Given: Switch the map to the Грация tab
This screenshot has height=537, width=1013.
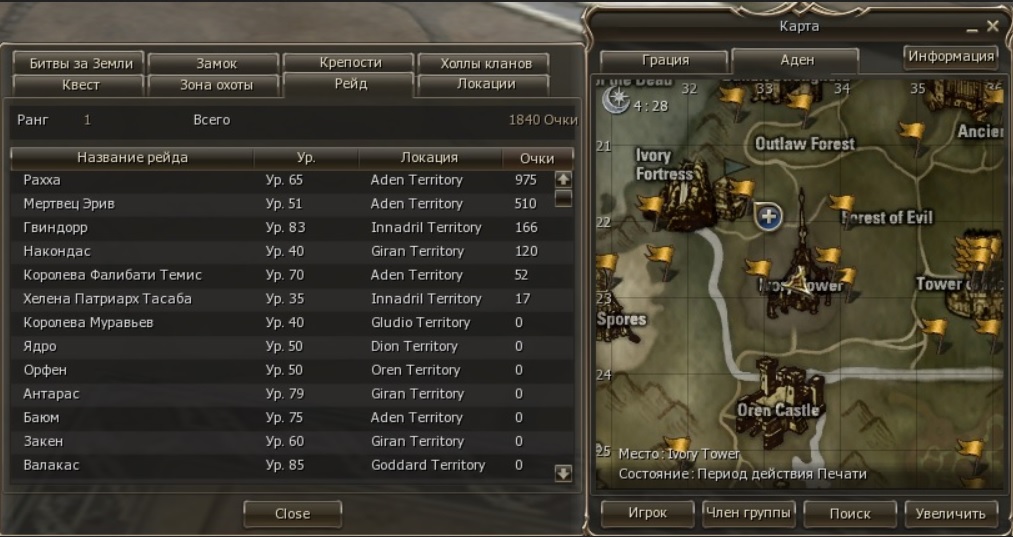Looking at the screenshot, I should pyautogui.click(x=665, y=60).
